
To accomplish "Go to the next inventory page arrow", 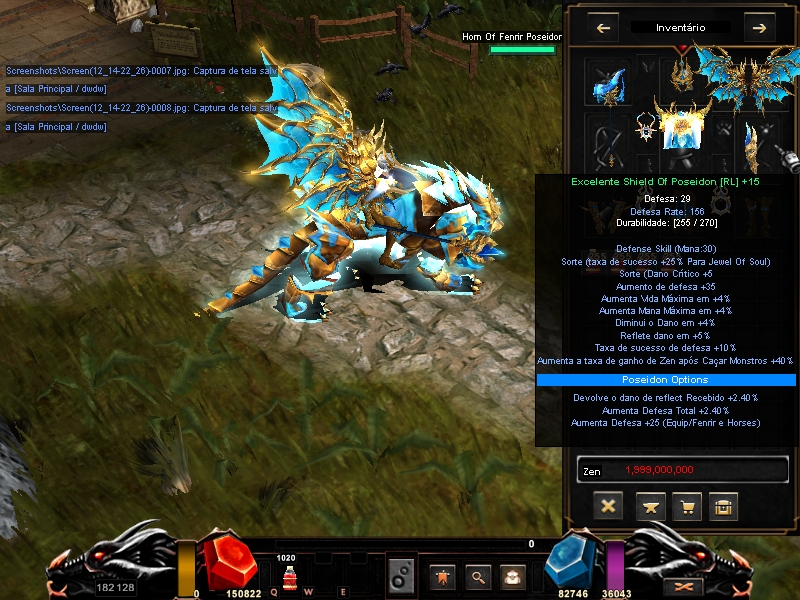I will (x=761, y=28).
